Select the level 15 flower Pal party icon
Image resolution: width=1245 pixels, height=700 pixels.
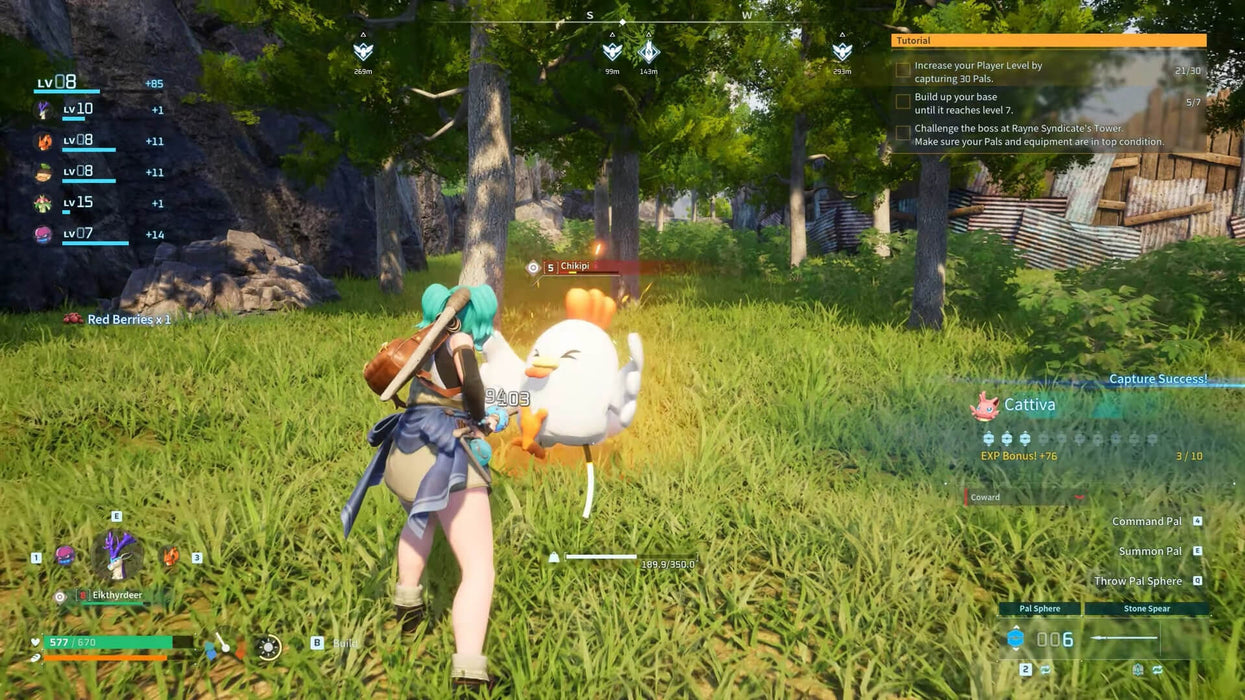coord(43,203)
